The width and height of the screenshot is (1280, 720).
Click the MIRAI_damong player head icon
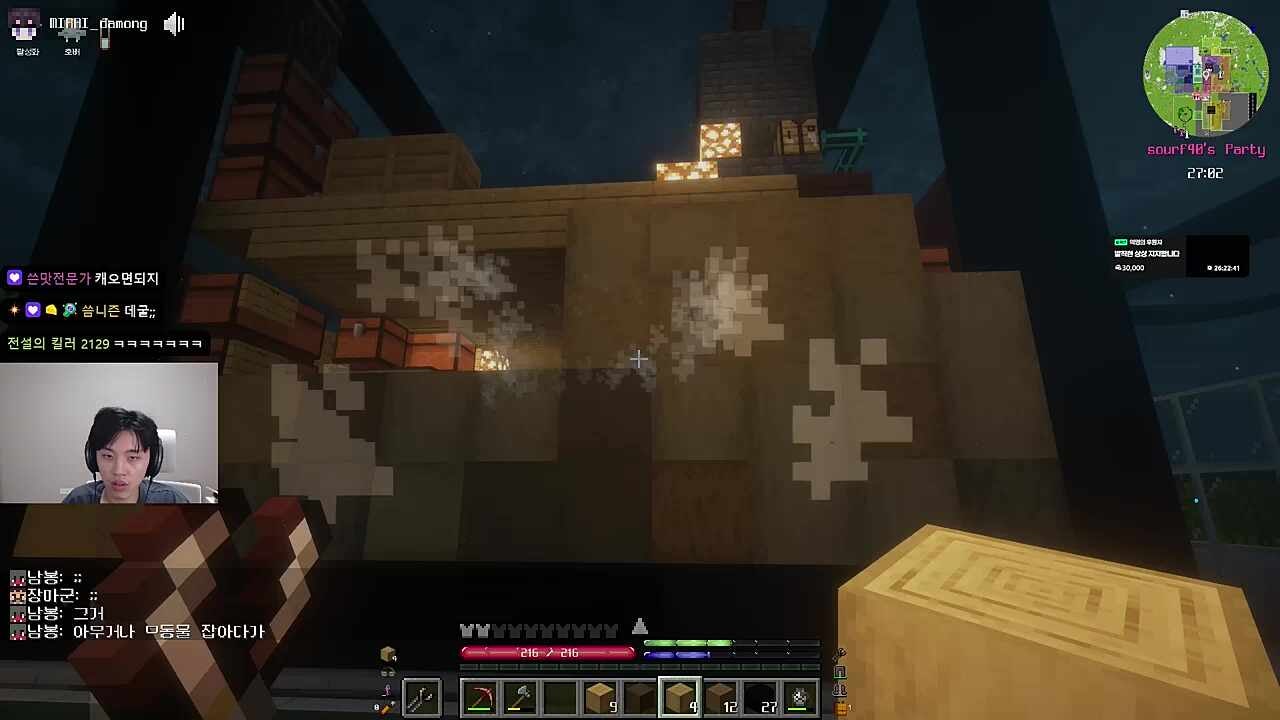pyautogui.click(x=25, y=24)
